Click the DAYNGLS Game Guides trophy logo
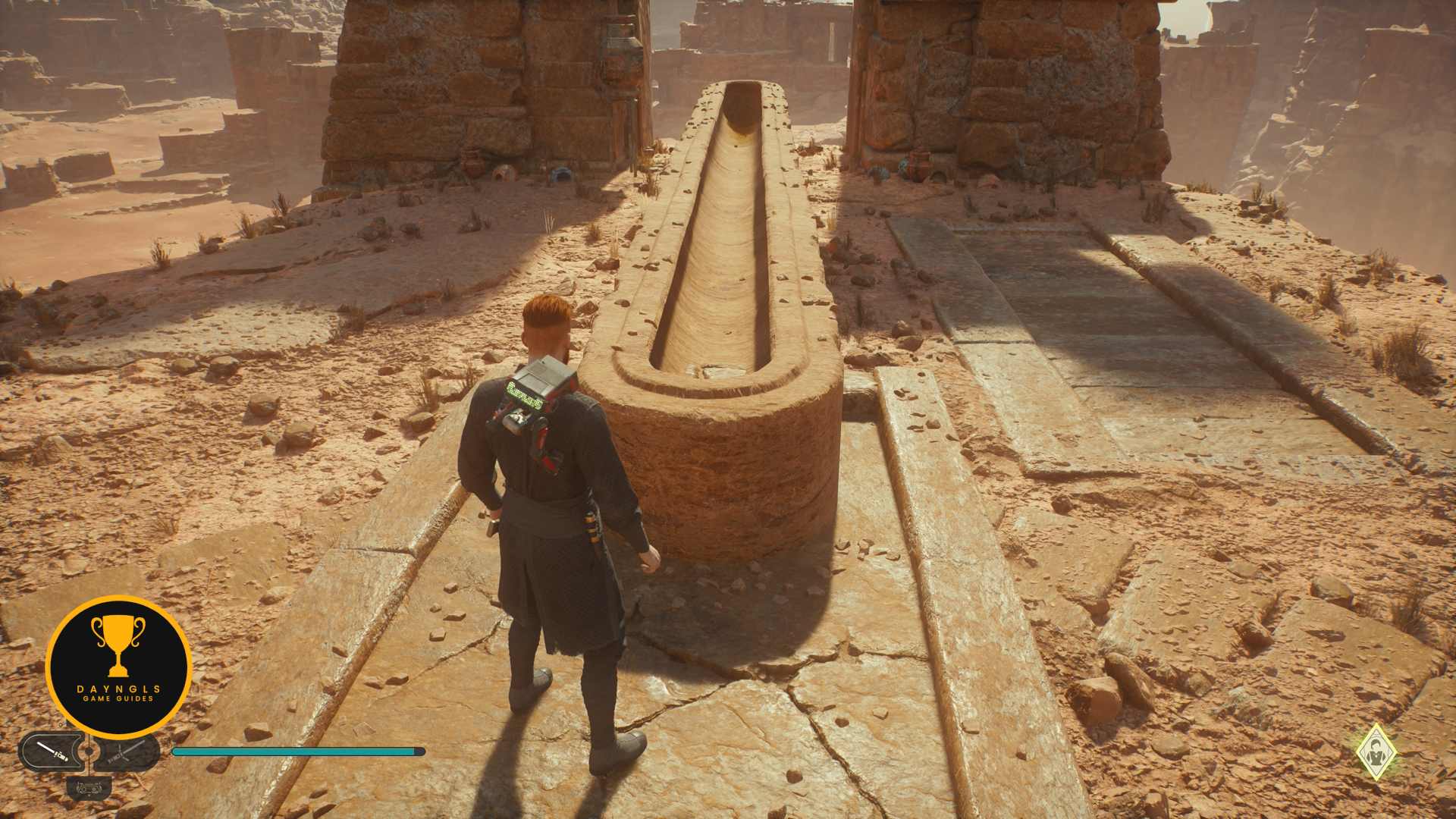 (x=118, y=667)
